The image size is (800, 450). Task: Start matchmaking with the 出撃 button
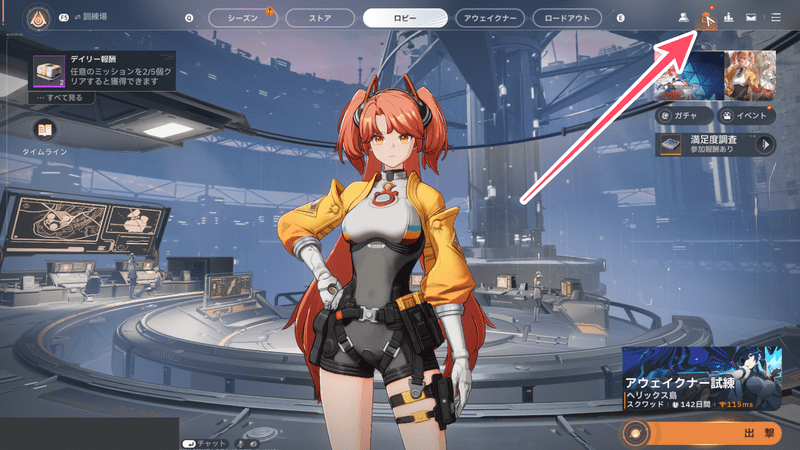[708, 433]
